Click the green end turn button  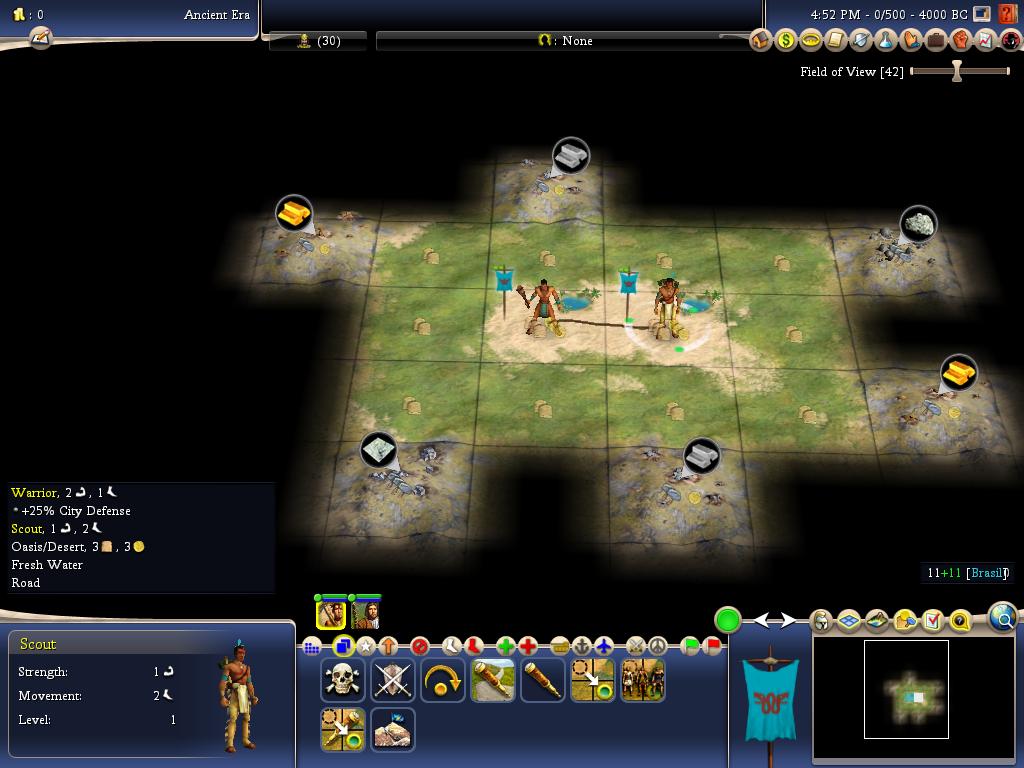click(727, 620)
